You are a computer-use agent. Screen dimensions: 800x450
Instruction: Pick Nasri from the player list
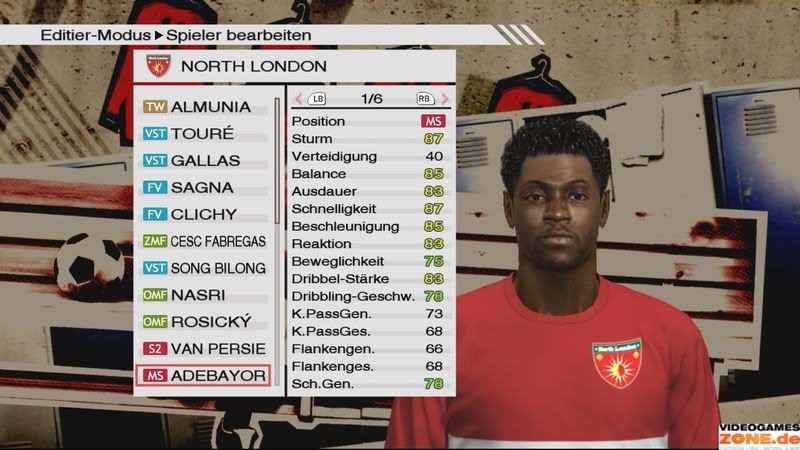point(205,295)
